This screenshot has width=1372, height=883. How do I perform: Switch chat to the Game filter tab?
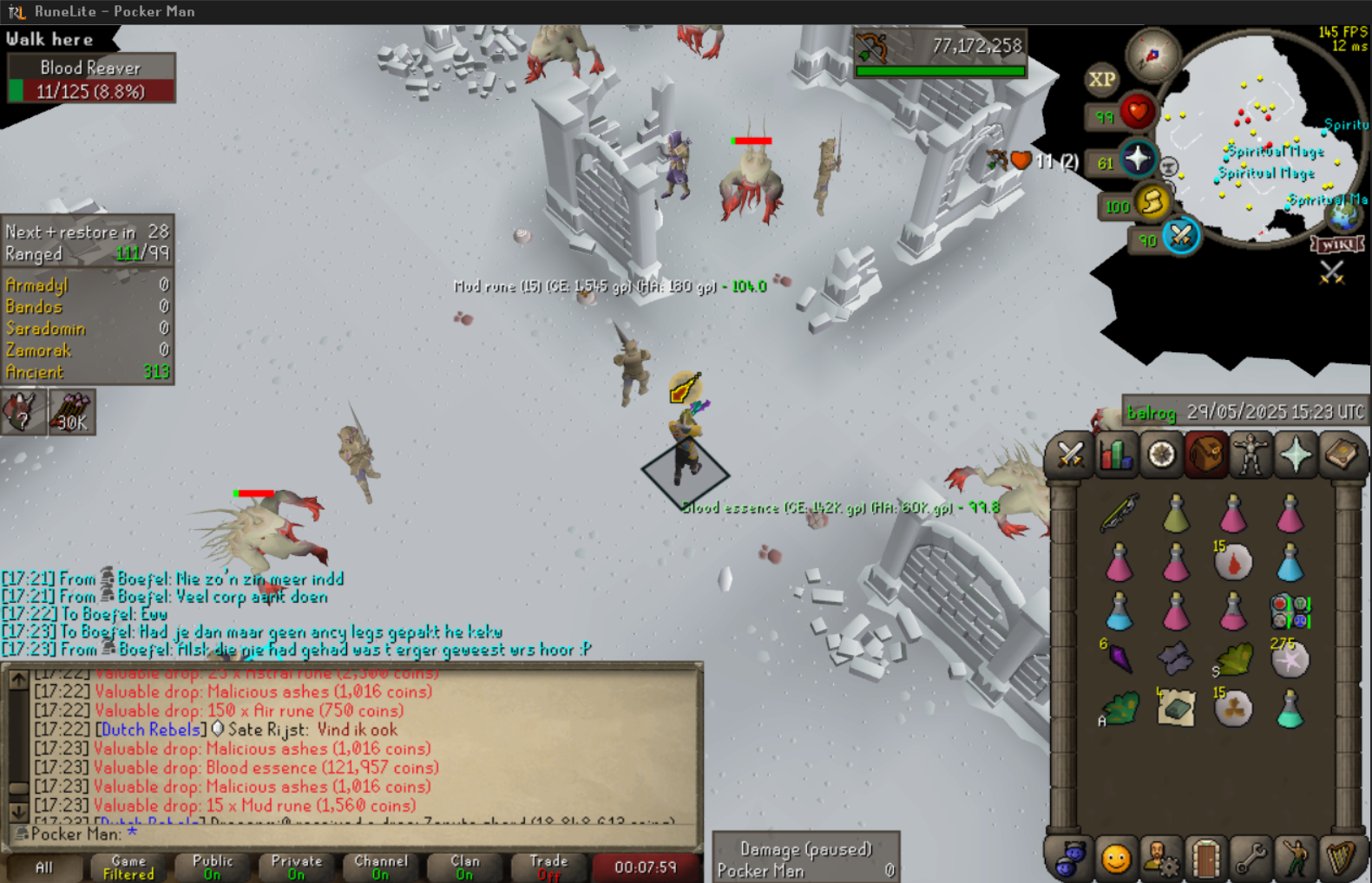tap(128, 867)
